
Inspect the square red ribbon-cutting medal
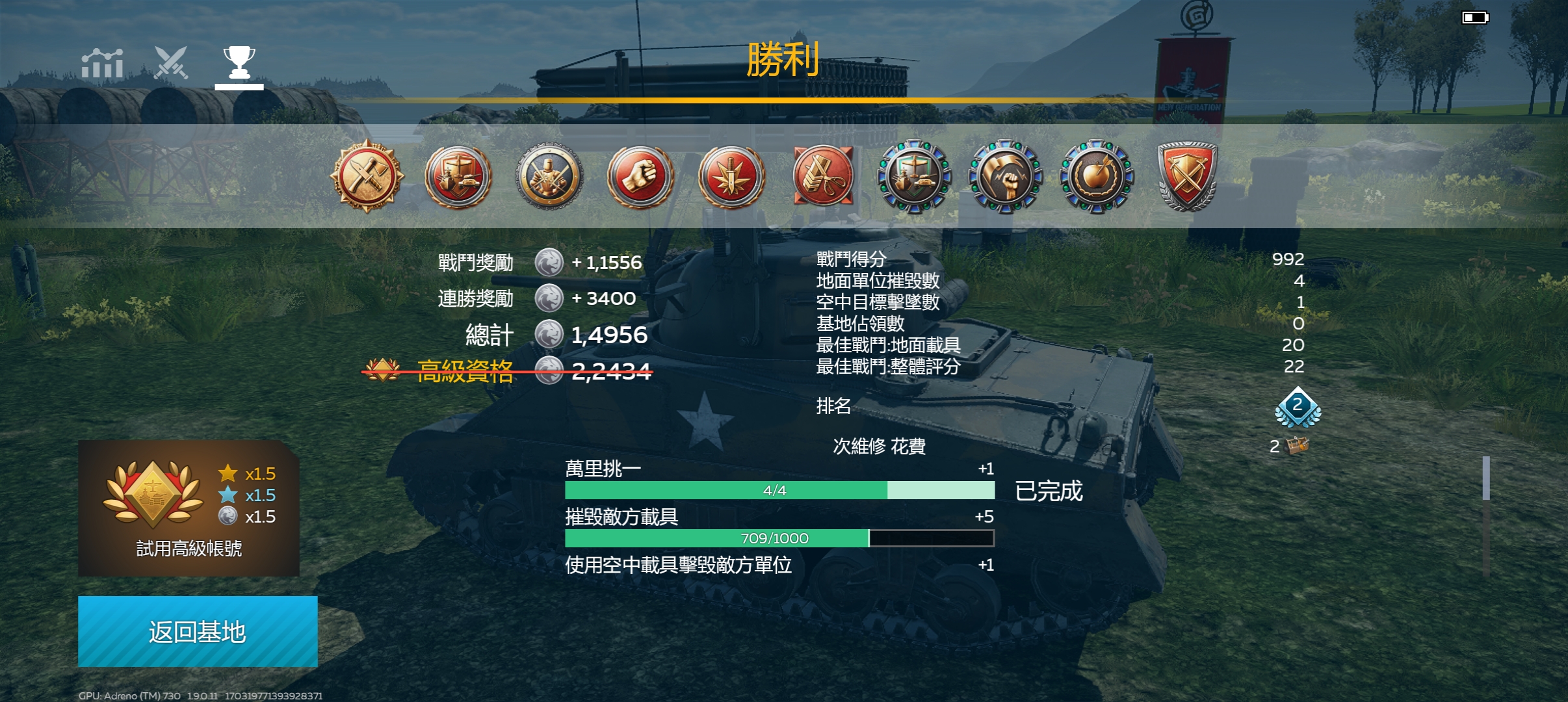(x=823, y=176)
